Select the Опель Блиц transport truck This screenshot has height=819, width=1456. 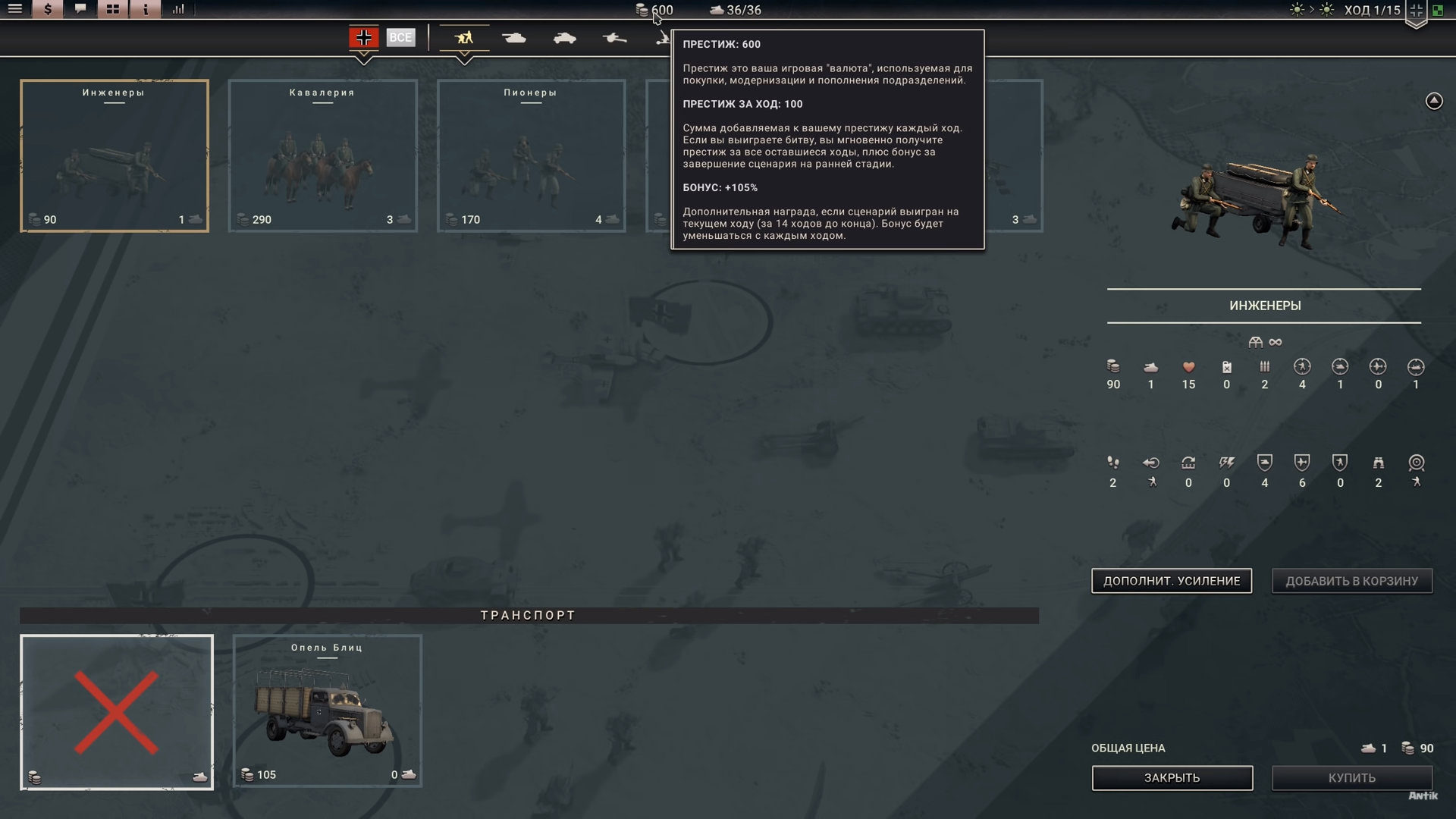click(x=328, y=711)
